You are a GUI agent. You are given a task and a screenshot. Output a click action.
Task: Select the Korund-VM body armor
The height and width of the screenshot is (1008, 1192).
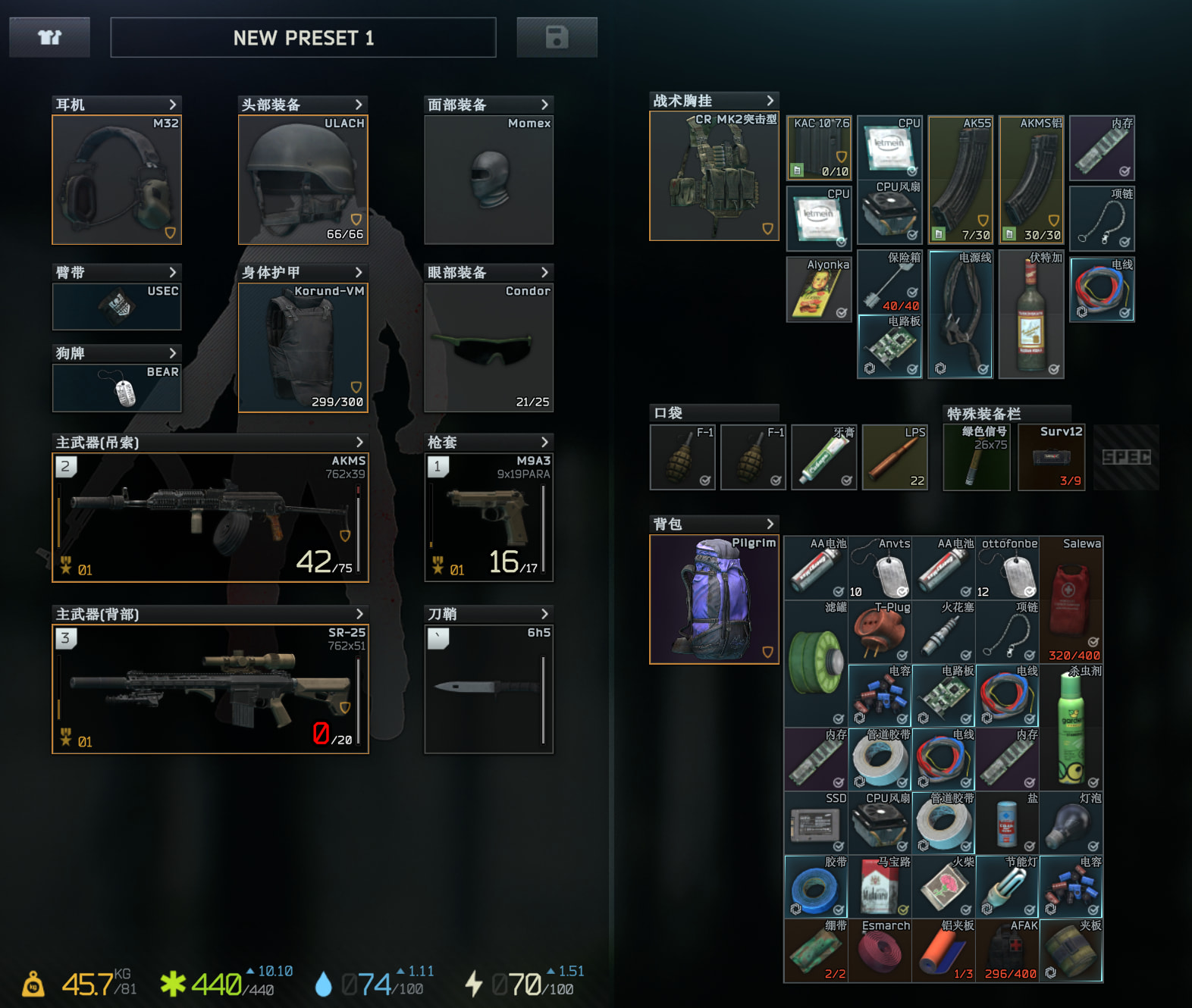pos(303,348)
